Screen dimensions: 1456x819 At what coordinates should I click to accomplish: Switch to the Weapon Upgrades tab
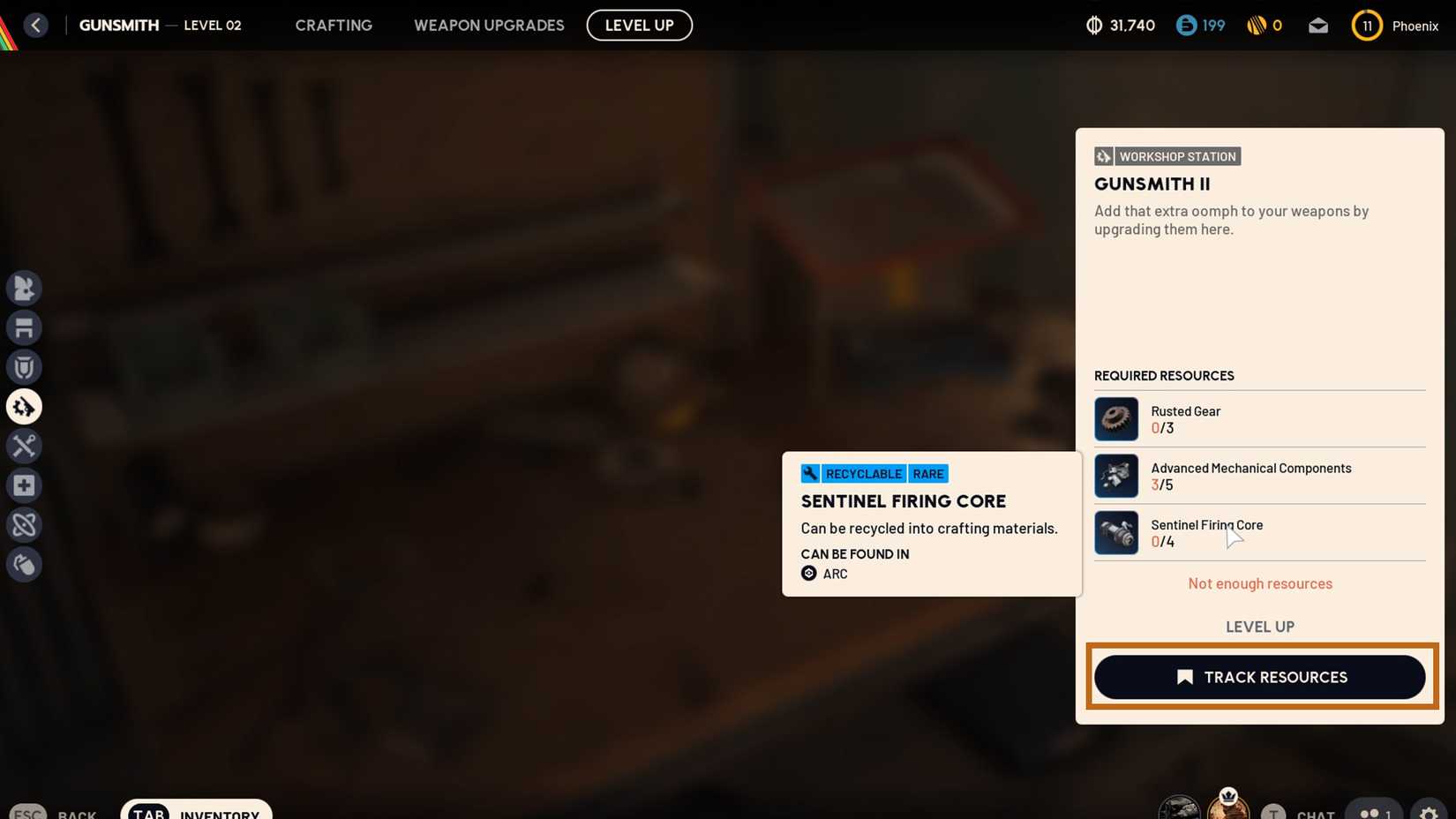tap(489, 25)
